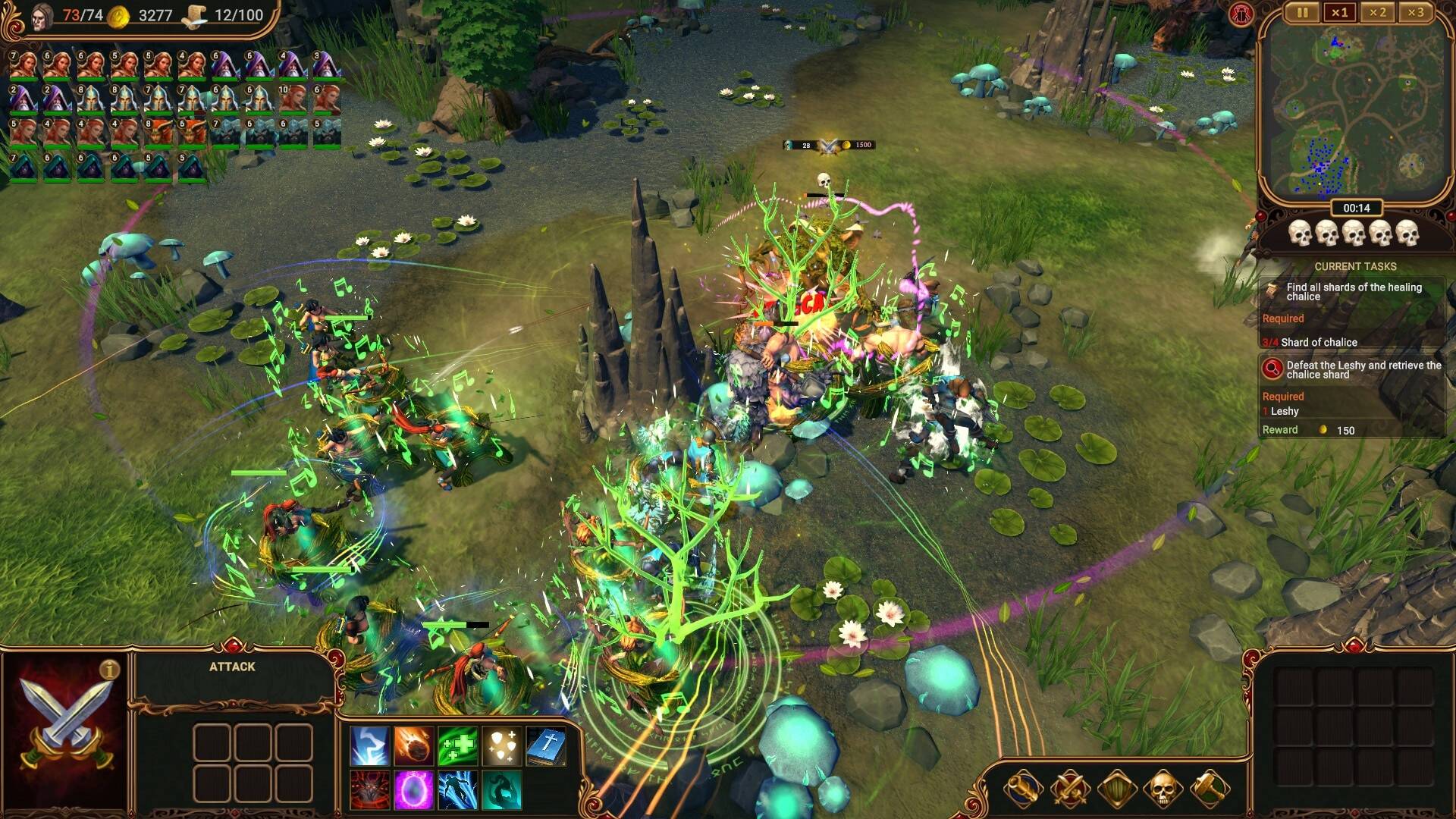Cast the meteor fireball spell
The height and width of the screenshot is (819, 1456).
[x=414, y=745]
